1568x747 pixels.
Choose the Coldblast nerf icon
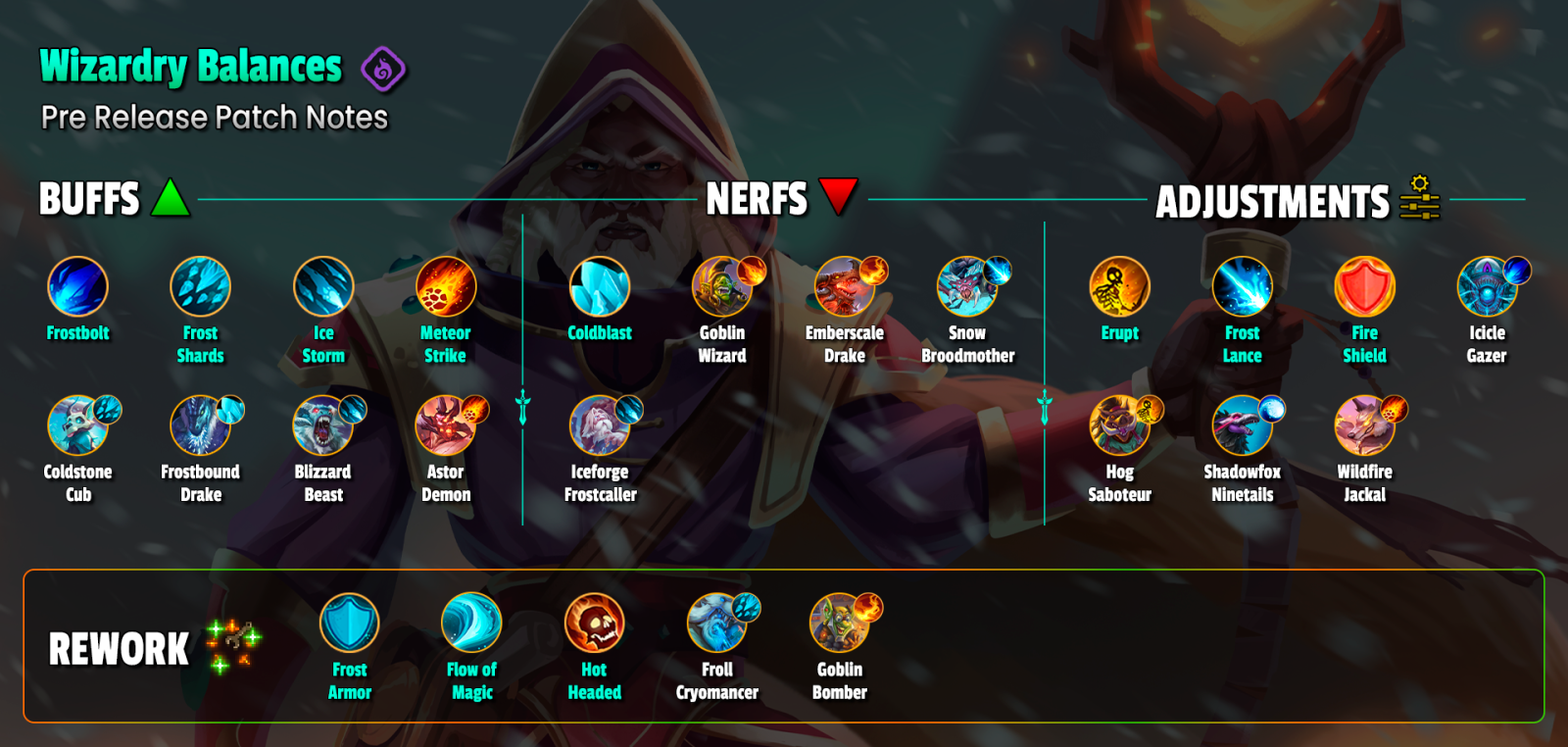tap(600, 286)
